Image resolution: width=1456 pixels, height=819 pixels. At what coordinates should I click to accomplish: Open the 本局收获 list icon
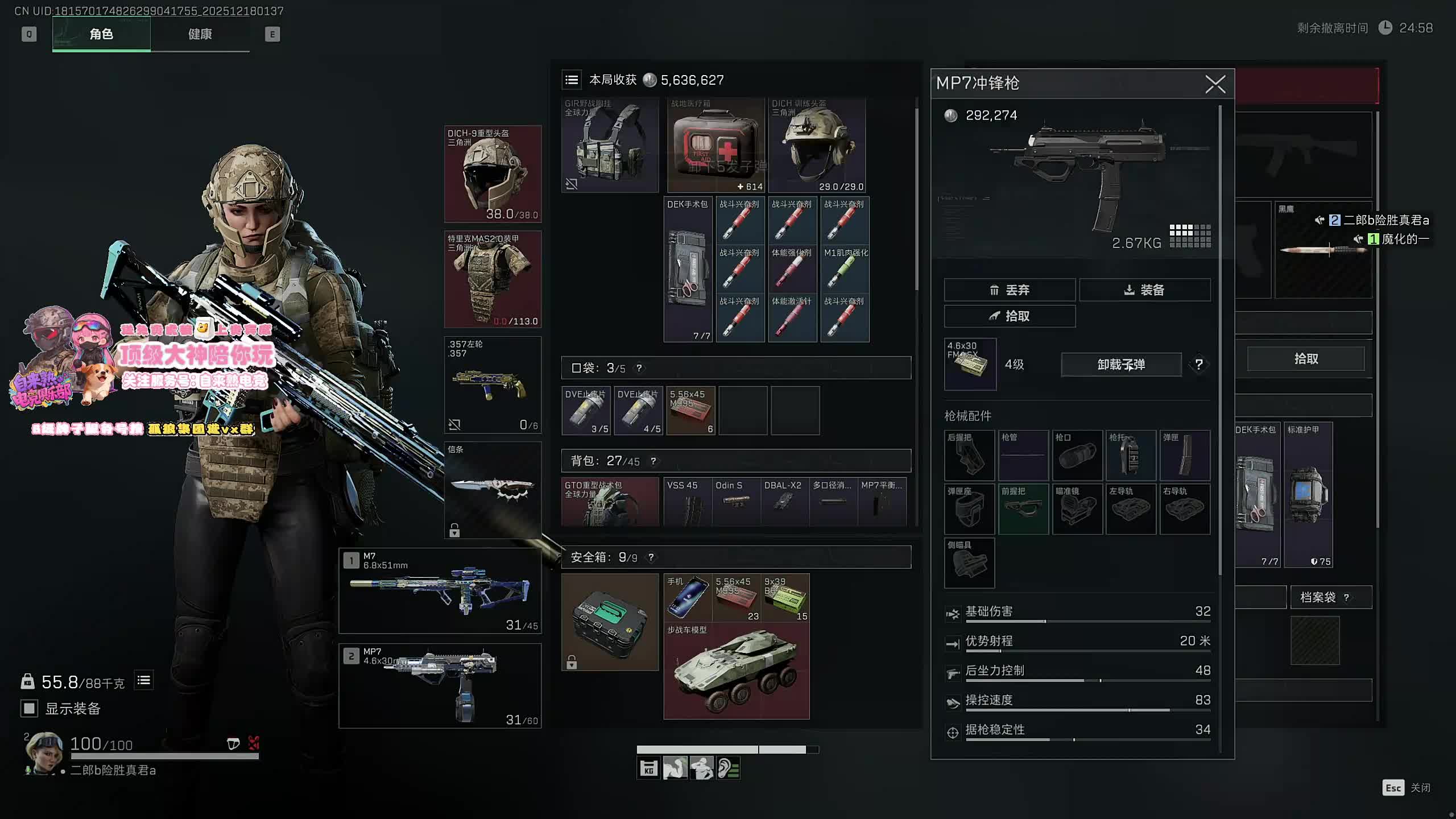pyautogui.click(x=572, y=80)
